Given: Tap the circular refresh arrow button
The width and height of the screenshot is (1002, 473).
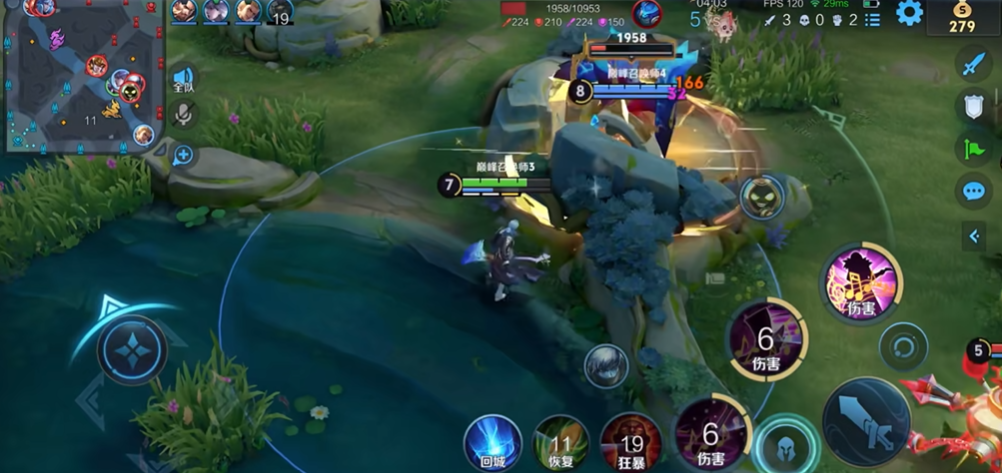Looking at the screenshot, I should tap(903, 348).
